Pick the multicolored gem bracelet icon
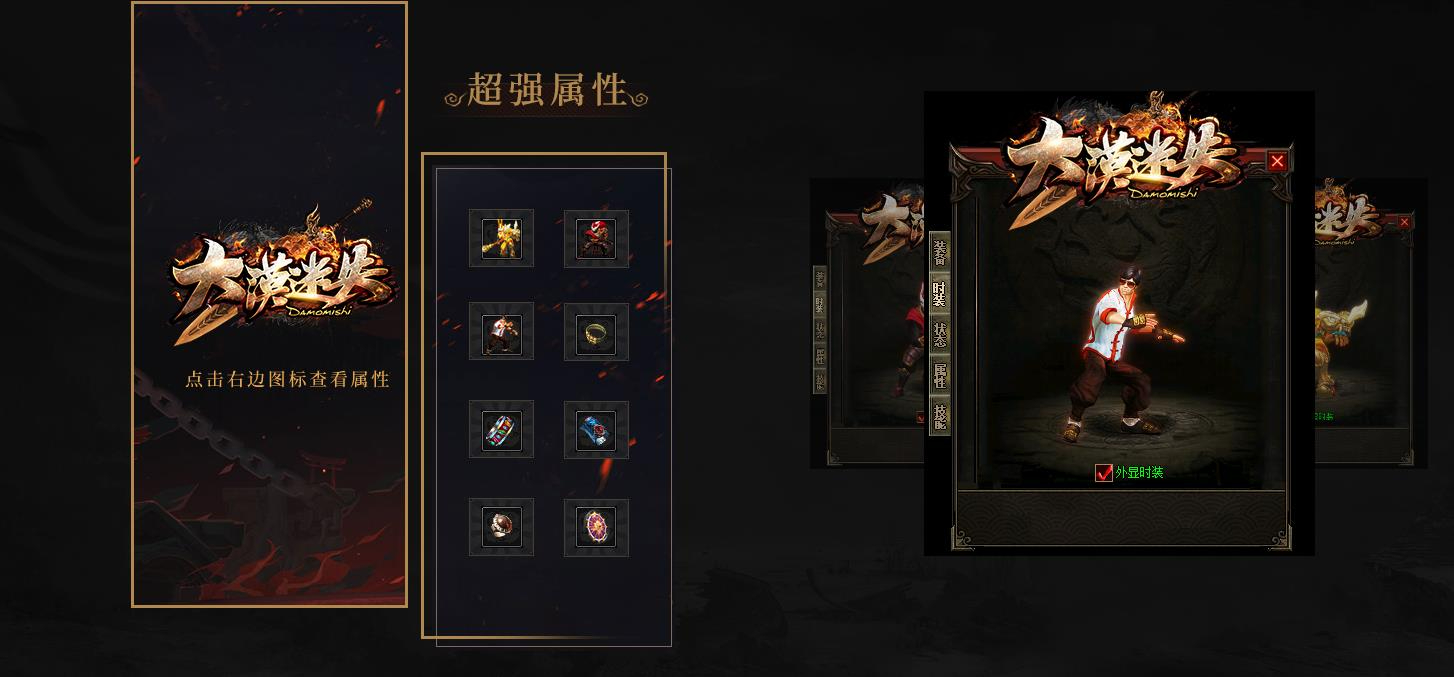1454x677 pixels. click(501, 430)
